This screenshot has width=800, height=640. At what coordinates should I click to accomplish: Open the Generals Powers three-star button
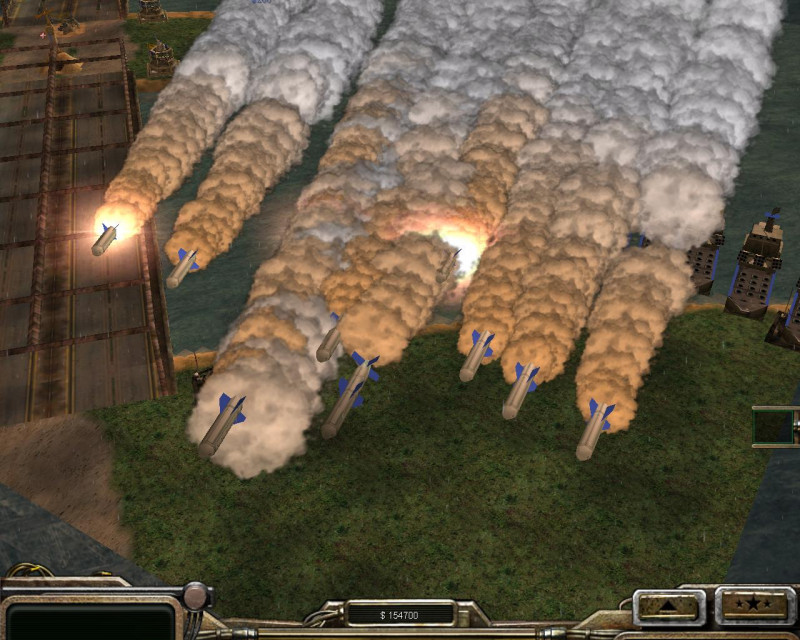(x=754, y=606)
